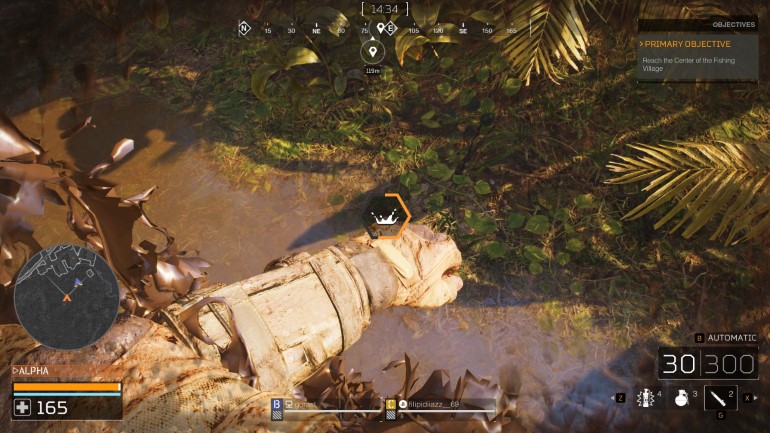Open the circular minimap
Viewport: 770px width, 433px height.
67,297
